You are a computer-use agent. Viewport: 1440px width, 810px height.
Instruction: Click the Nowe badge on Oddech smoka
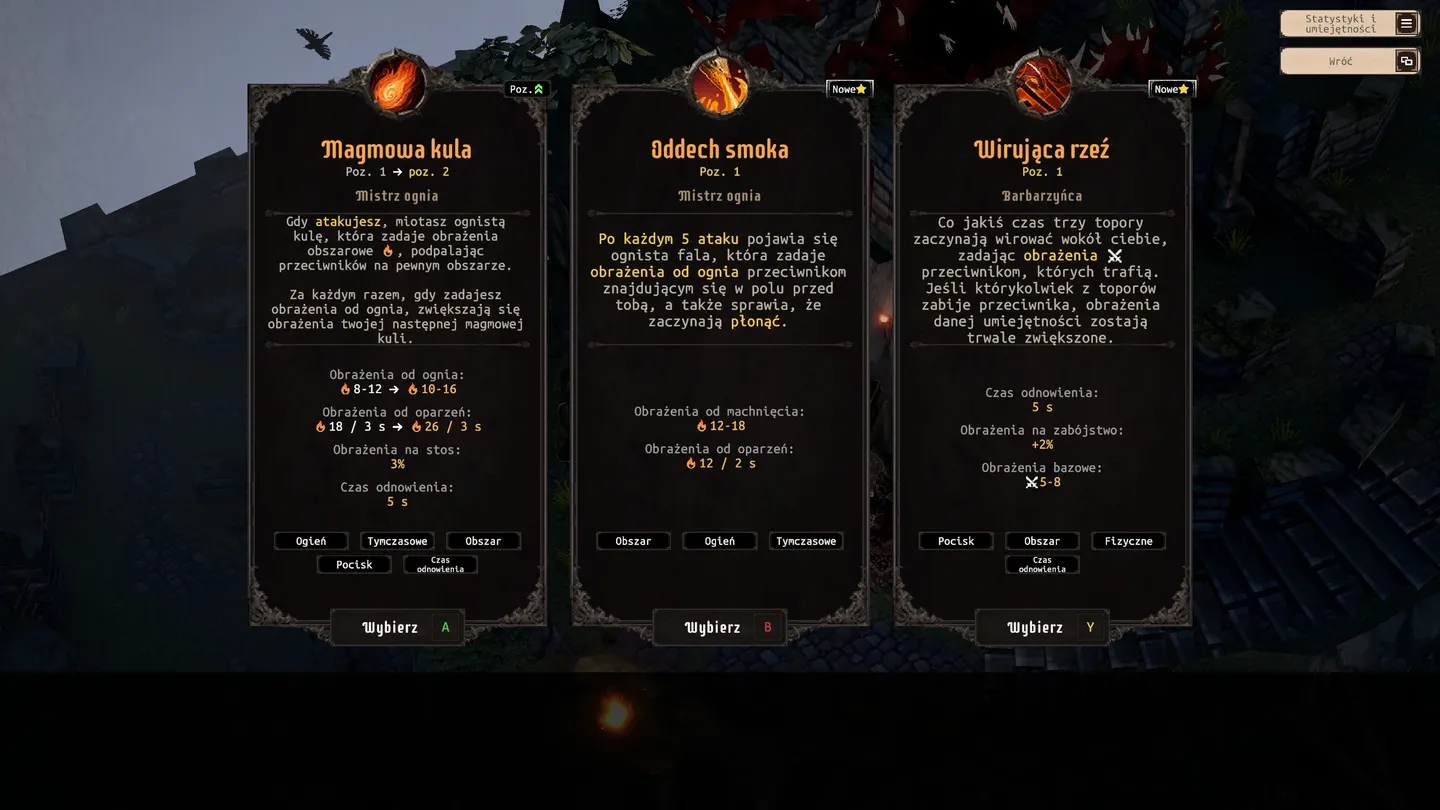click(x=850, y=89)
